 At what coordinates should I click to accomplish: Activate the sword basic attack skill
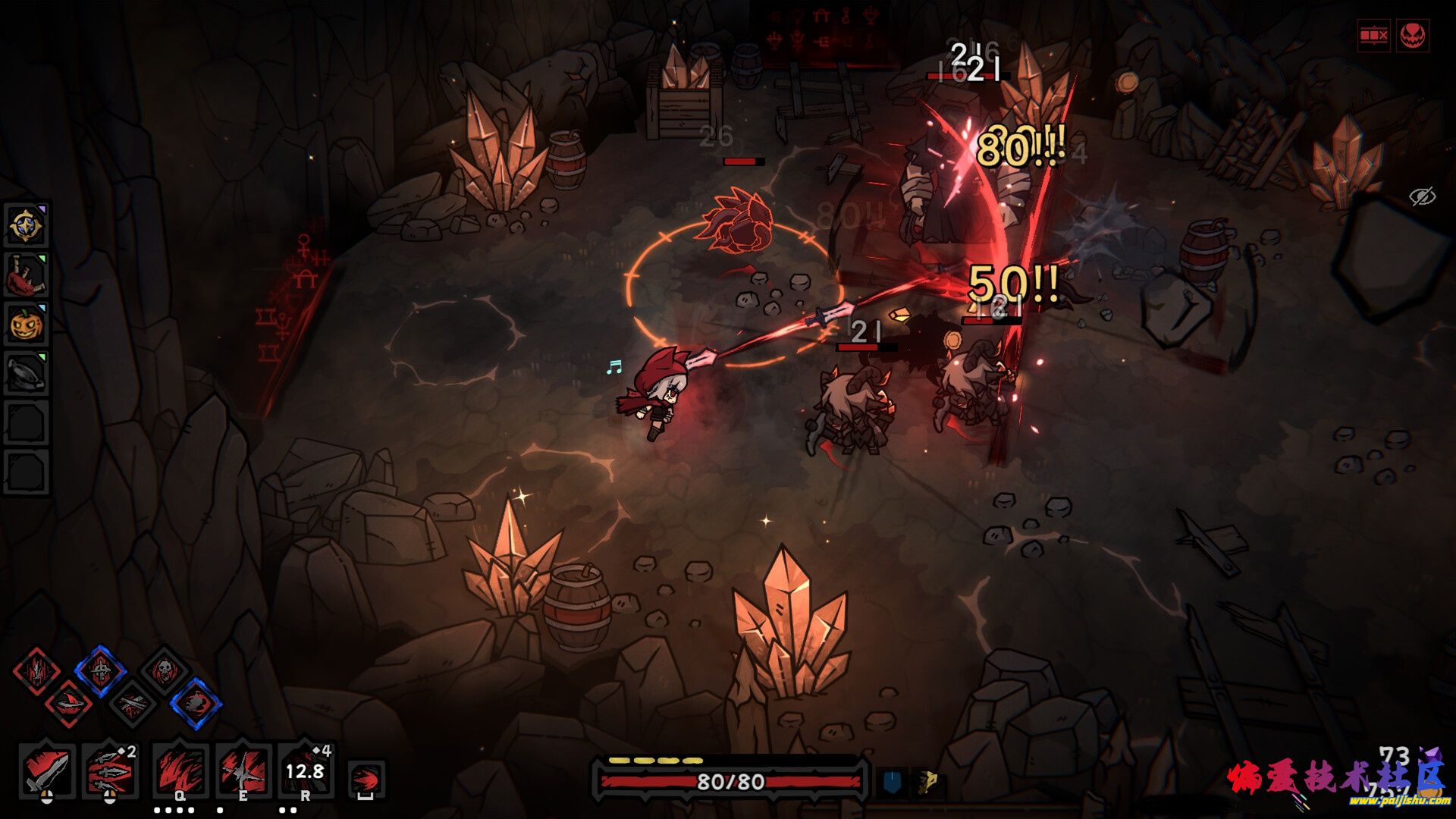pos(46,770)
